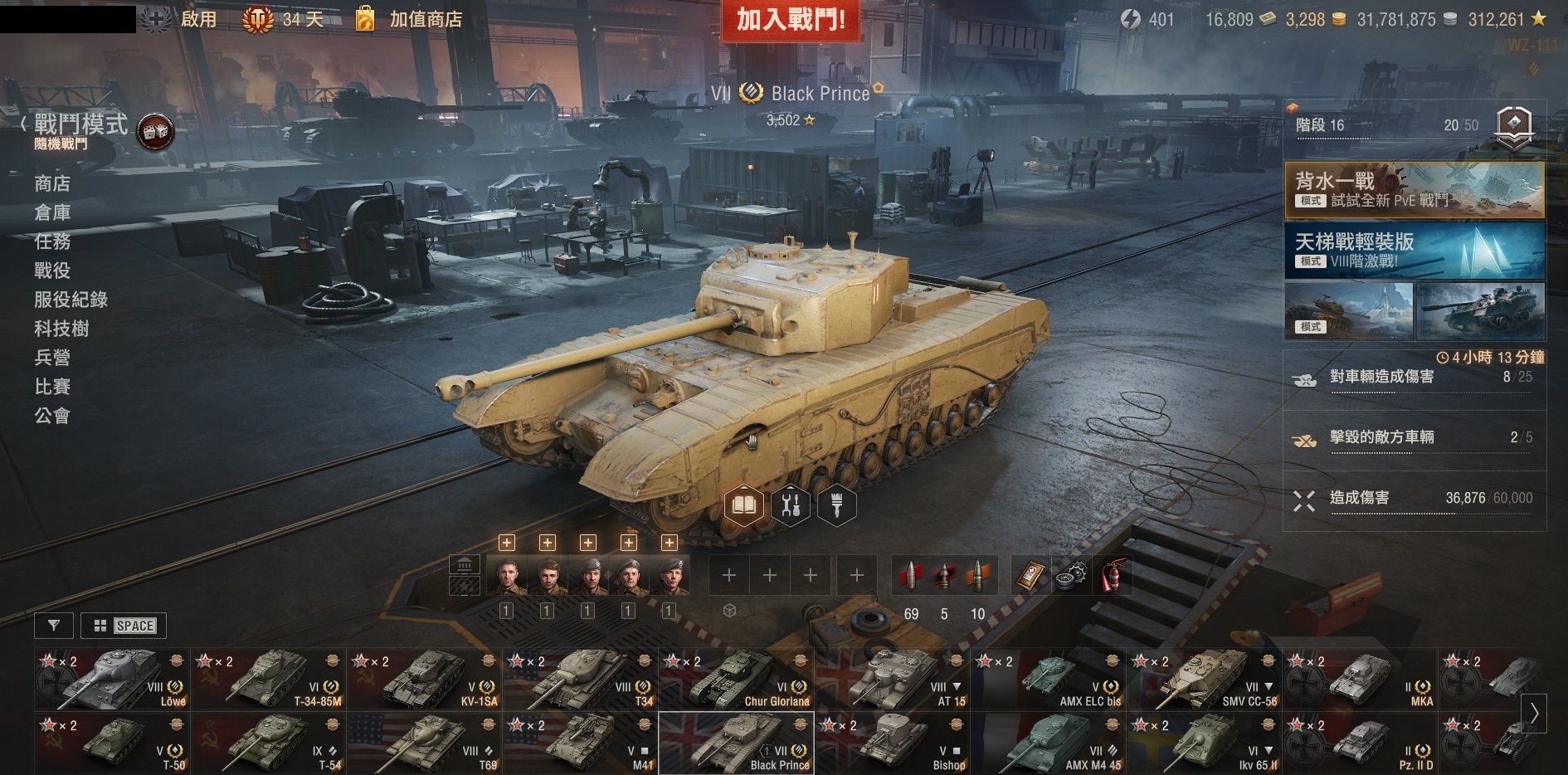This screenshot has width=1568, height=775.
Task: Choose the T-34-85M tank tile
Action: pos(268,679)
